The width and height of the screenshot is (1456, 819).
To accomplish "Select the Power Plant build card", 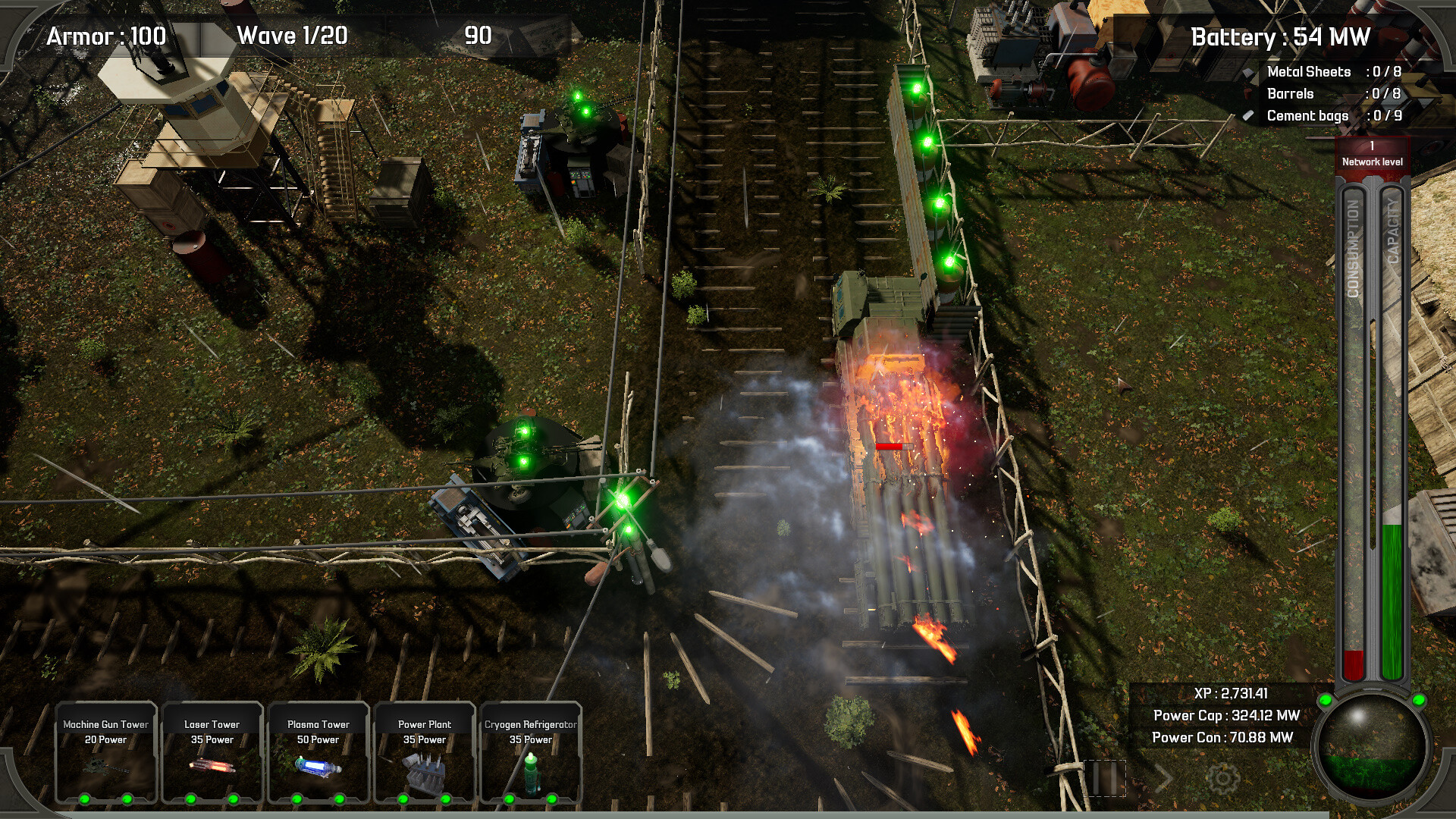I will click(425, 753).
